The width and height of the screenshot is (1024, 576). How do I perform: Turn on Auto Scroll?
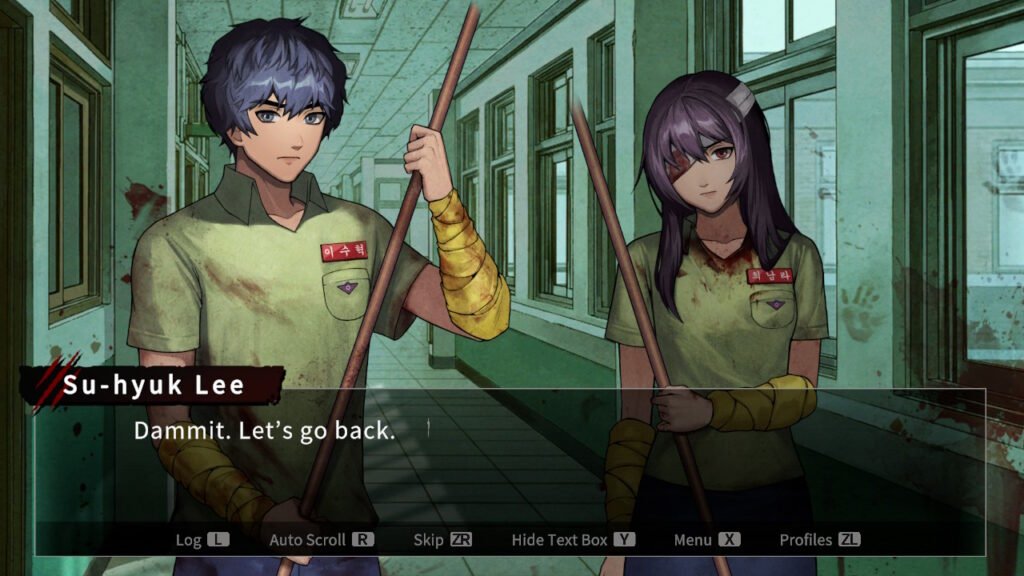pyautogui.click(x=321, y=540)
